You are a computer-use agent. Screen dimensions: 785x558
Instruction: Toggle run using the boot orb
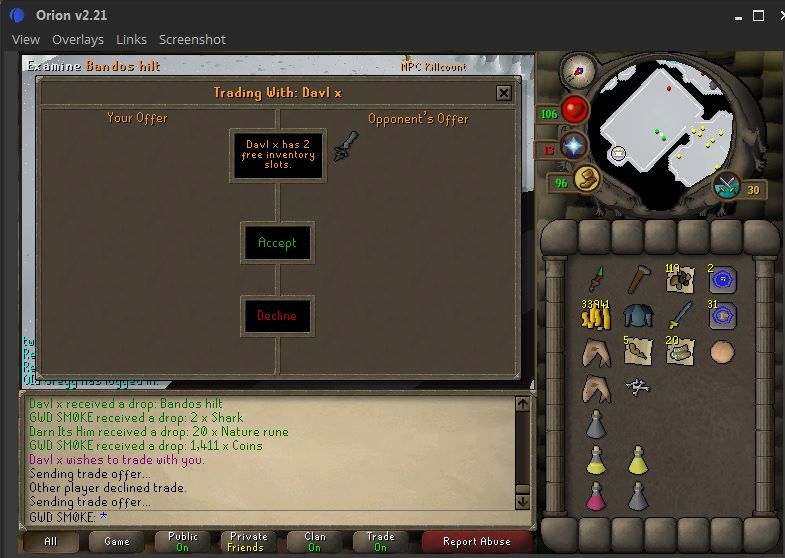(585, 179)
